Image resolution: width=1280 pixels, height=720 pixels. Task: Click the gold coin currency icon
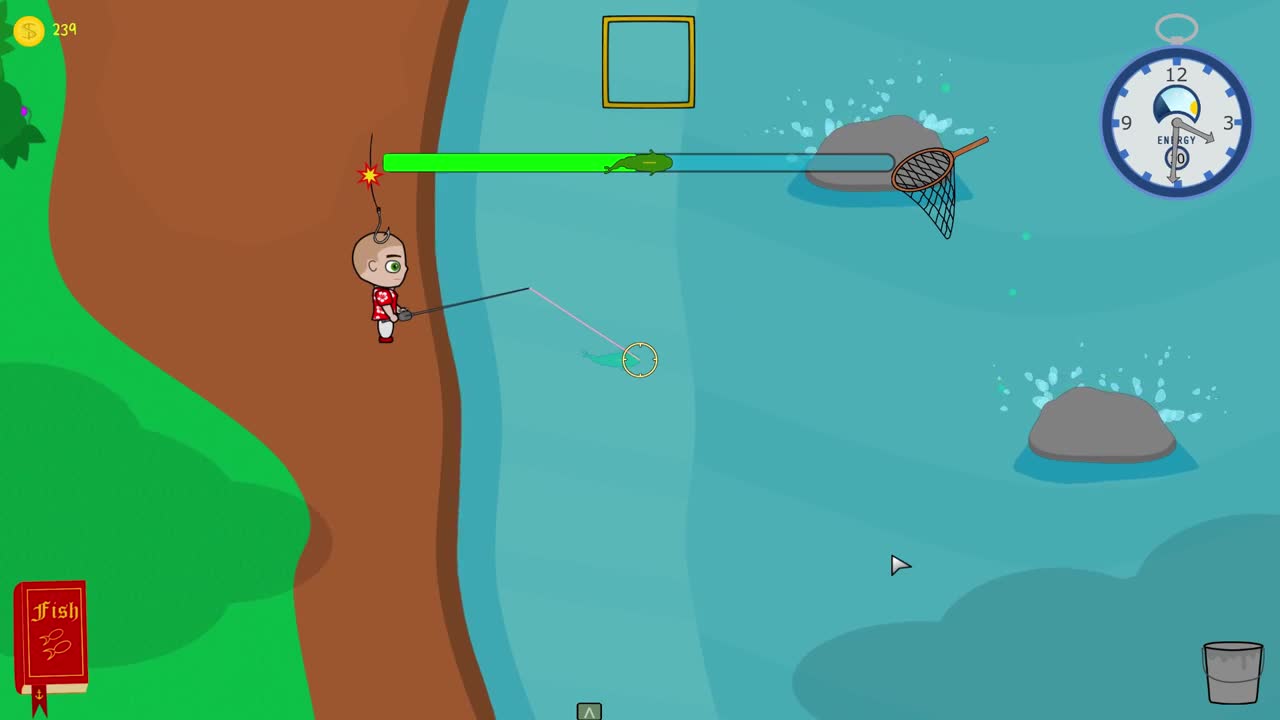(28, 30)
